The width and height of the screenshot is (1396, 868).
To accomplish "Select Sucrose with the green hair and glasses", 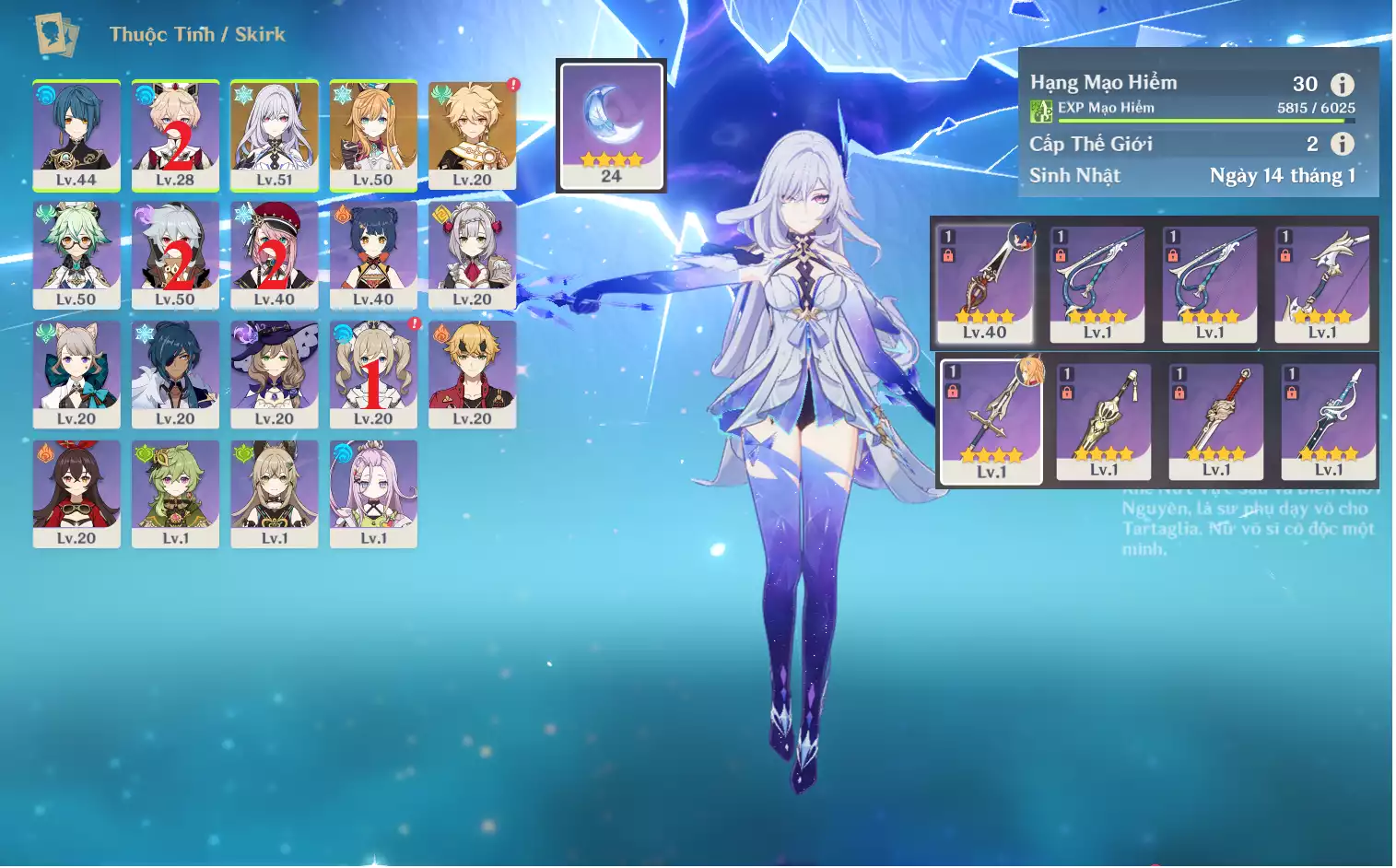I will coord(76,255).
